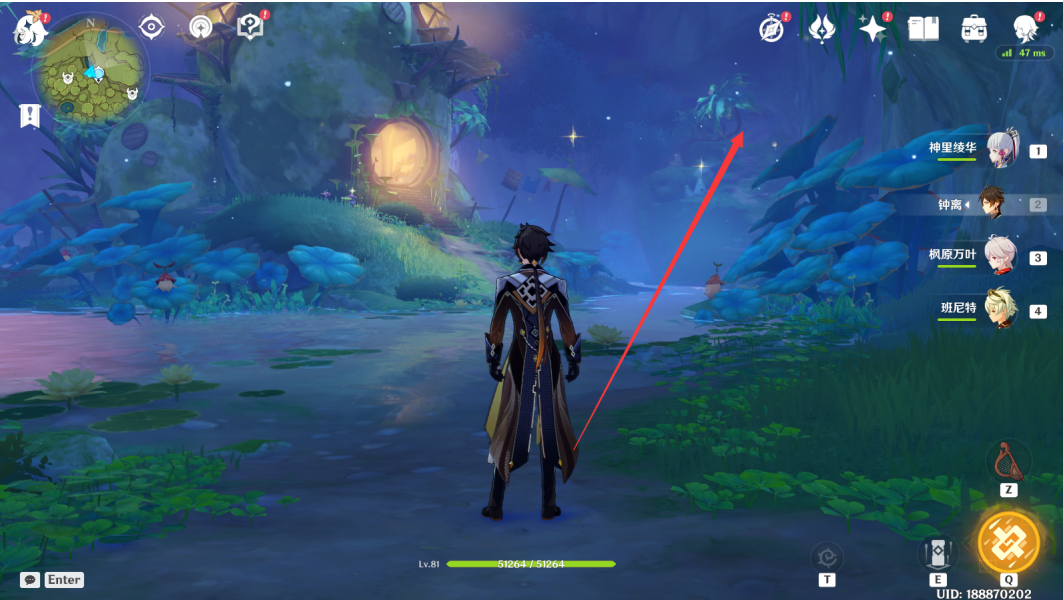The height and width of the screenshot is (600, 1063).
Task: Open the adventurer handbook book icon
Action: [x=923, y=29]
